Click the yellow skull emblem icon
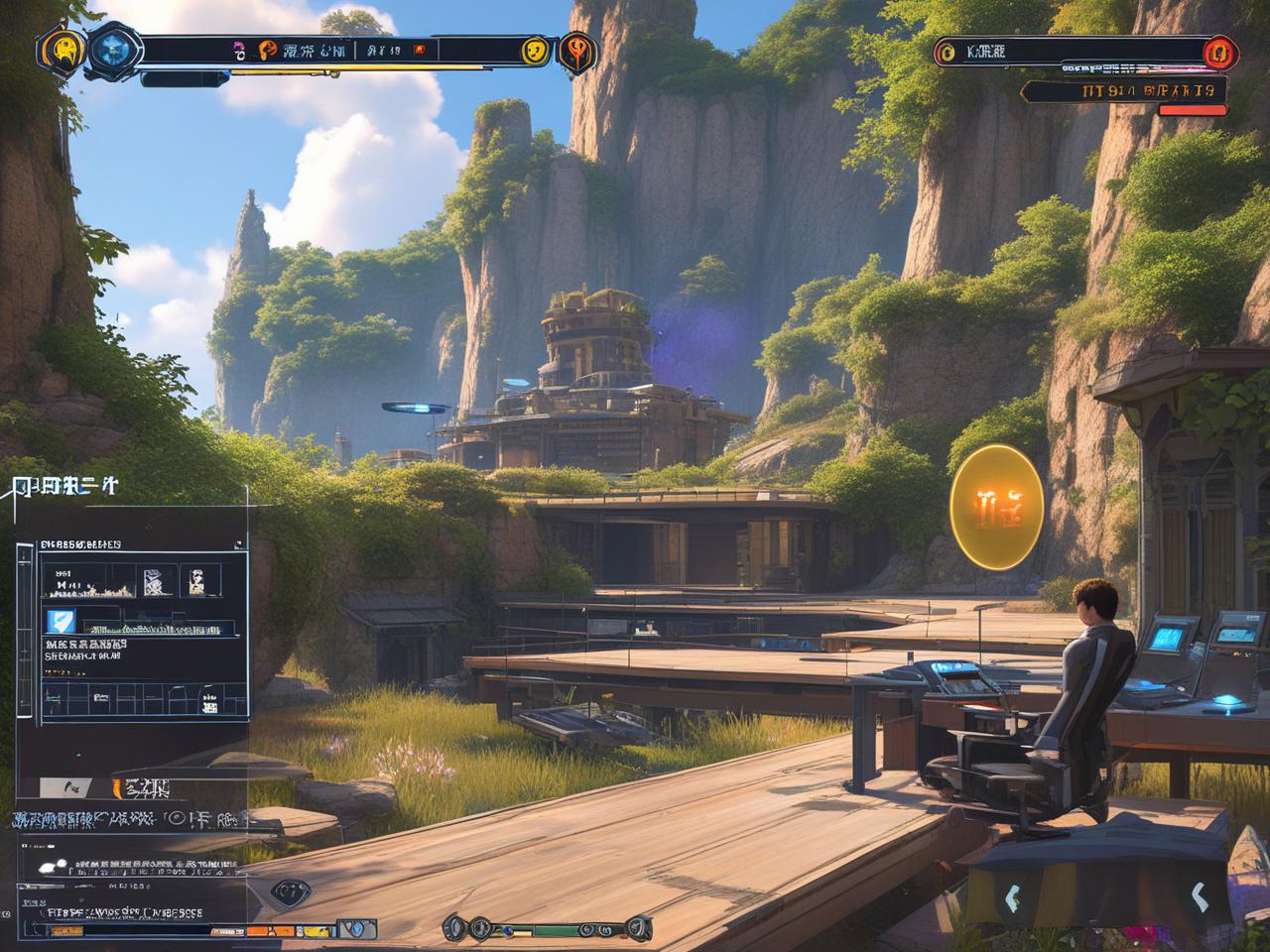 [x=63, y=51]
